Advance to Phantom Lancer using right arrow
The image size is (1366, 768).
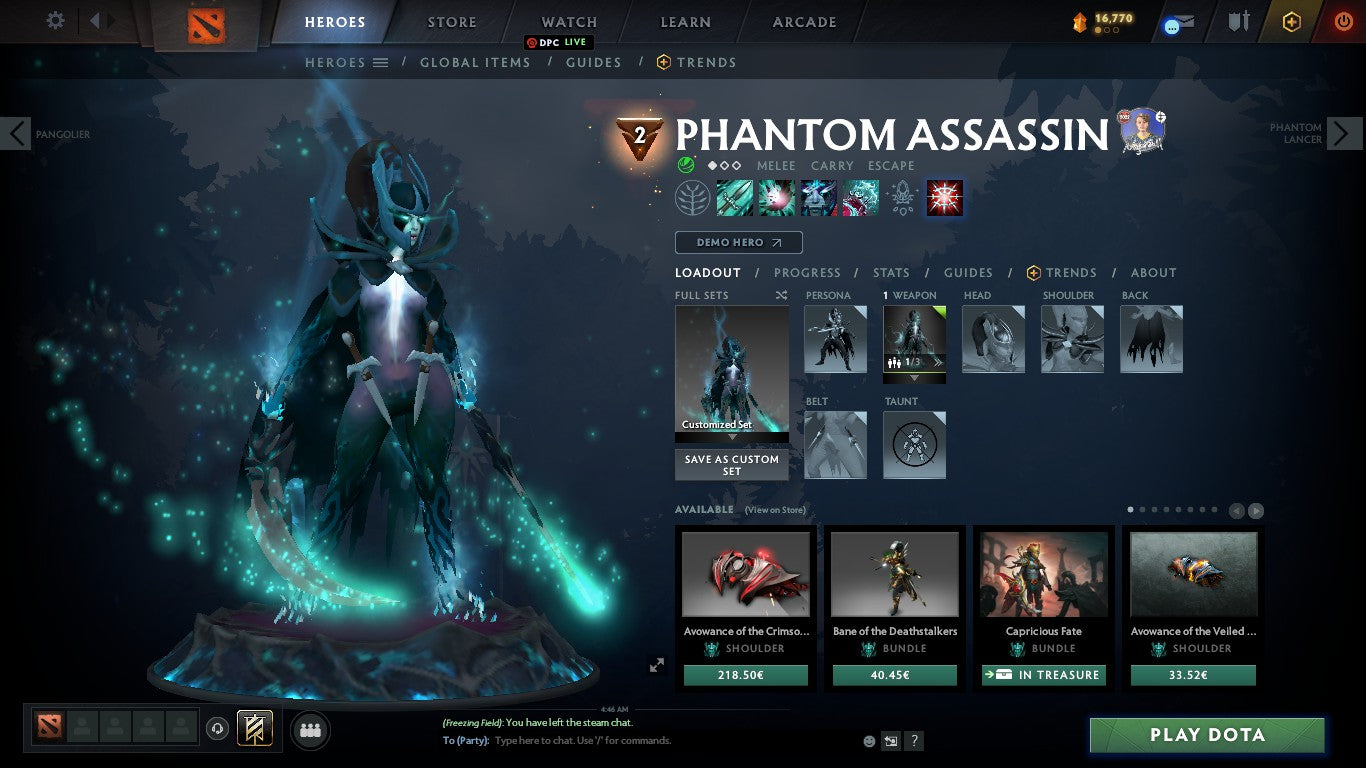pos(1345,133)
